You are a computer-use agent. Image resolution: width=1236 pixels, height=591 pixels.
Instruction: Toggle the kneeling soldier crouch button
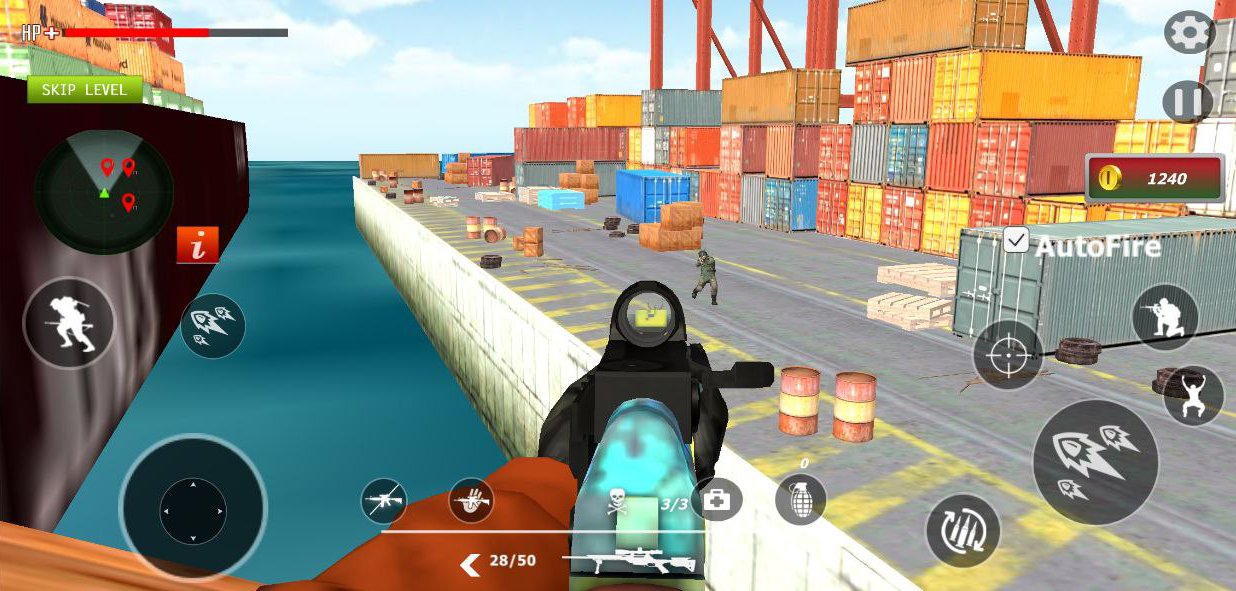(x=1165, y=317)
